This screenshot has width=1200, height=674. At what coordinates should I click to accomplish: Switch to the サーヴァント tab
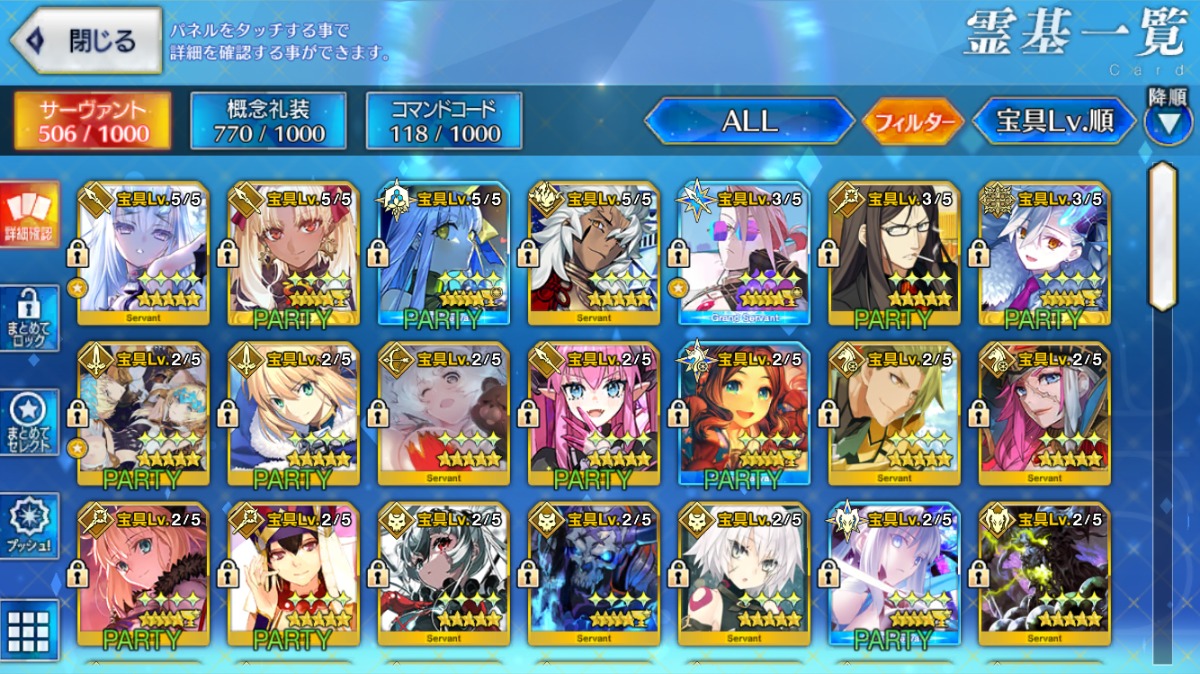coord(92,121)
